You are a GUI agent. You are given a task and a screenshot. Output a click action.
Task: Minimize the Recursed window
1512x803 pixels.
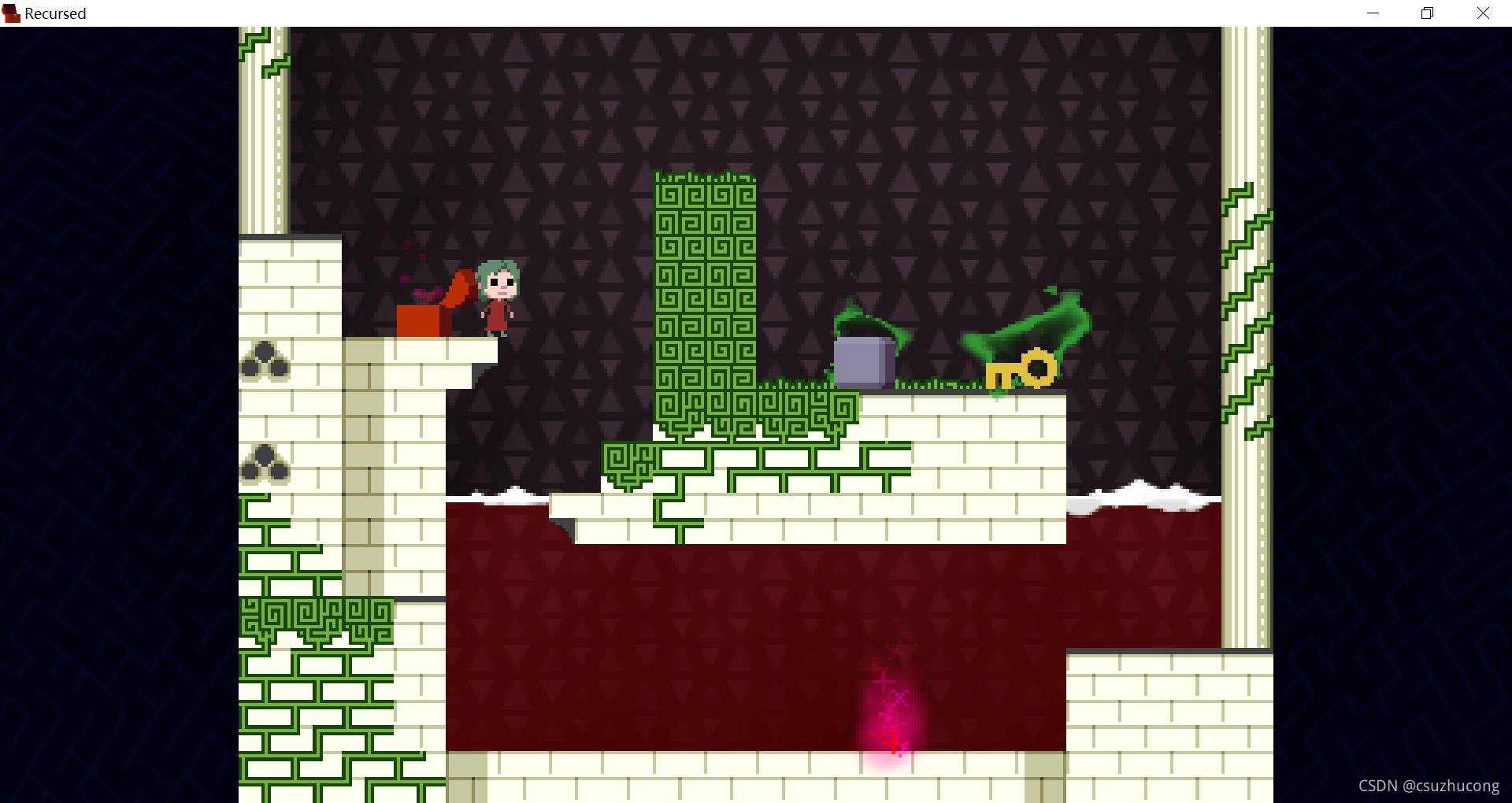[1373, 13]
